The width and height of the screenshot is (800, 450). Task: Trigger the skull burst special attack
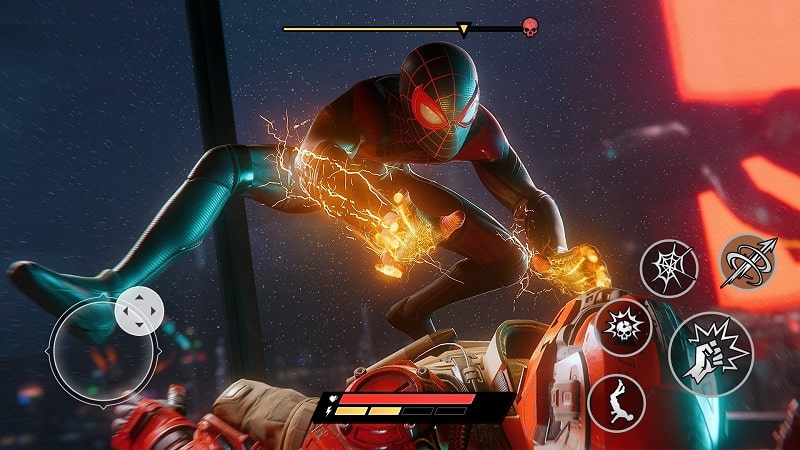coord(624,327)
